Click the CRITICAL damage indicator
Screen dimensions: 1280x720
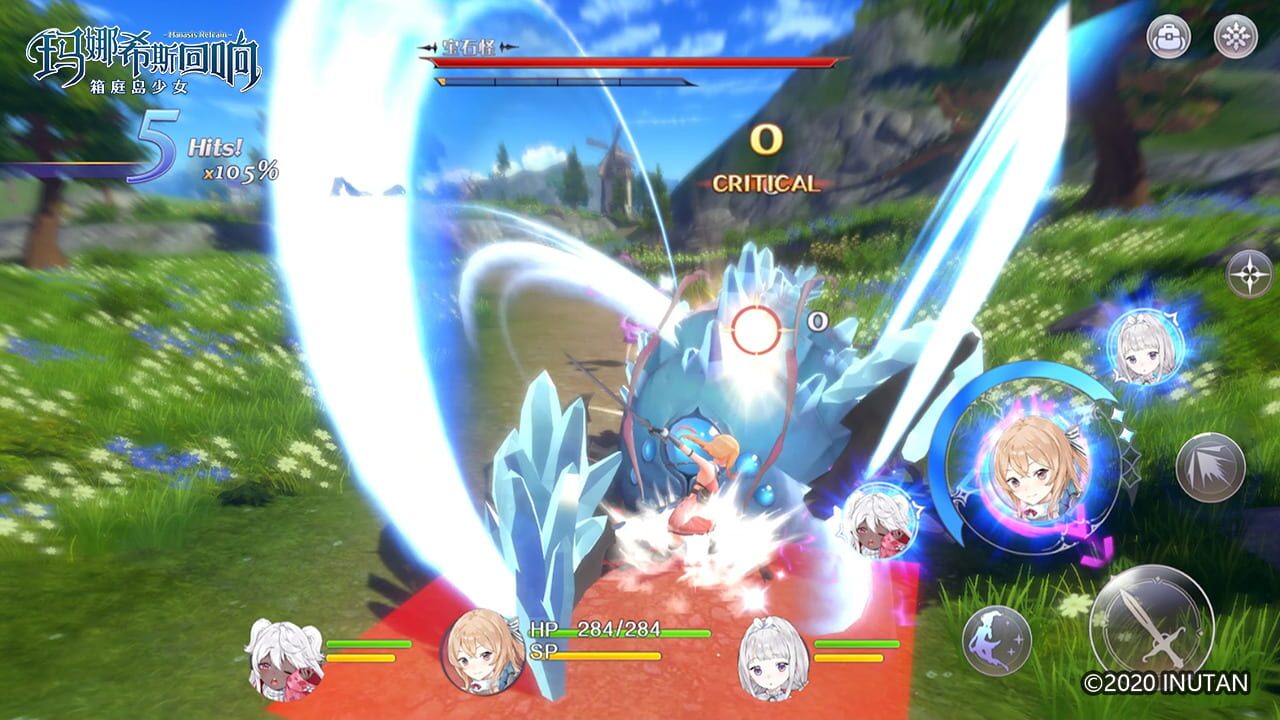pyautogui.click(x=765, y=182)
